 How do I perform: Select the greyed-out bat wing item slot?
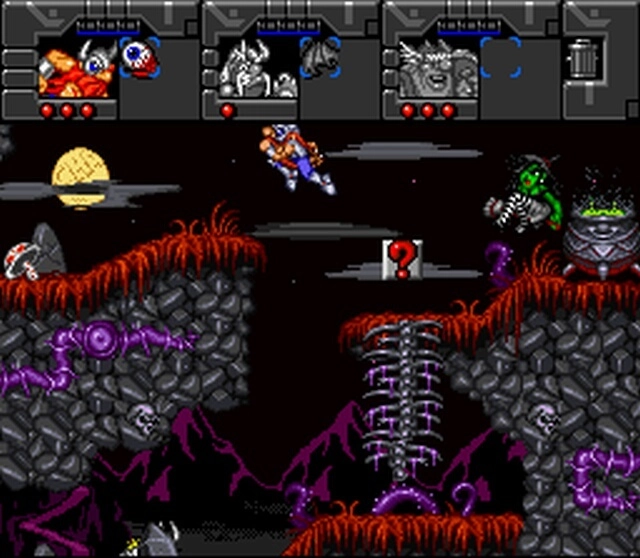[319, 57]
